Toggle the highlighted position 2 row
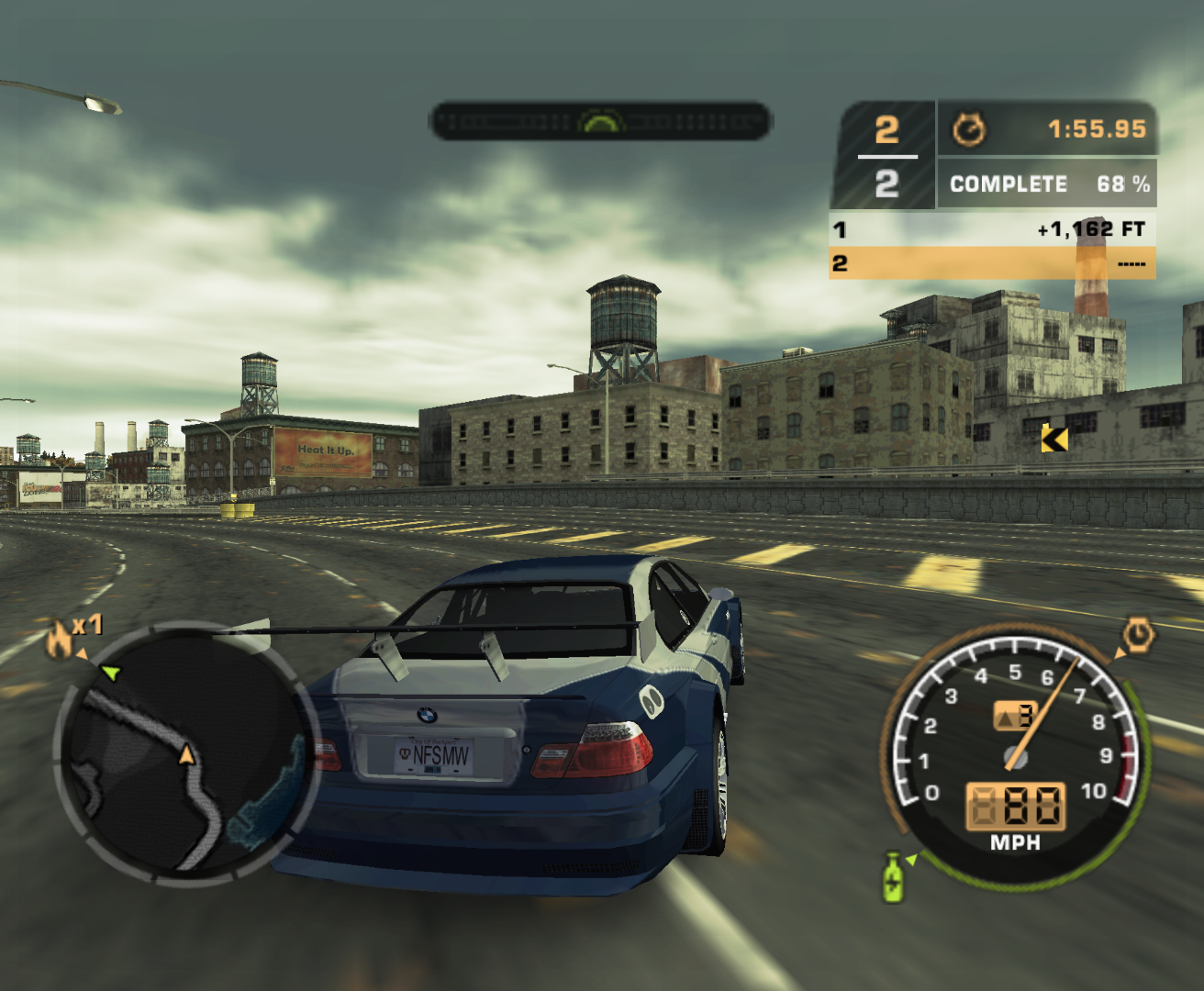Screen dimensions: 1204x991 tap(991, 262)
